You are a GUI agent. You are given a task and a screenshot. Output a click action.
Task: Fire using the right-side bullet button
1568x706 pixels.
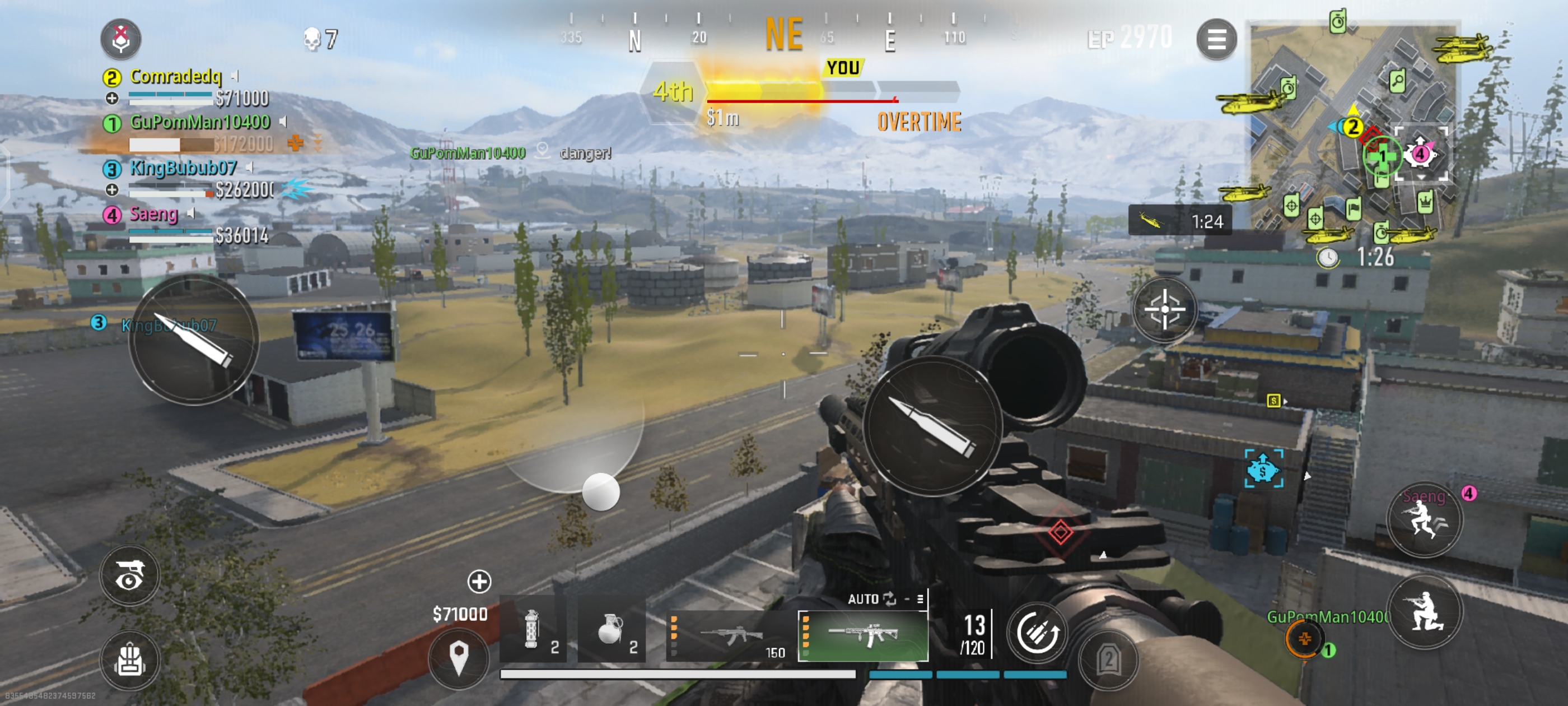tap(932, 425)
